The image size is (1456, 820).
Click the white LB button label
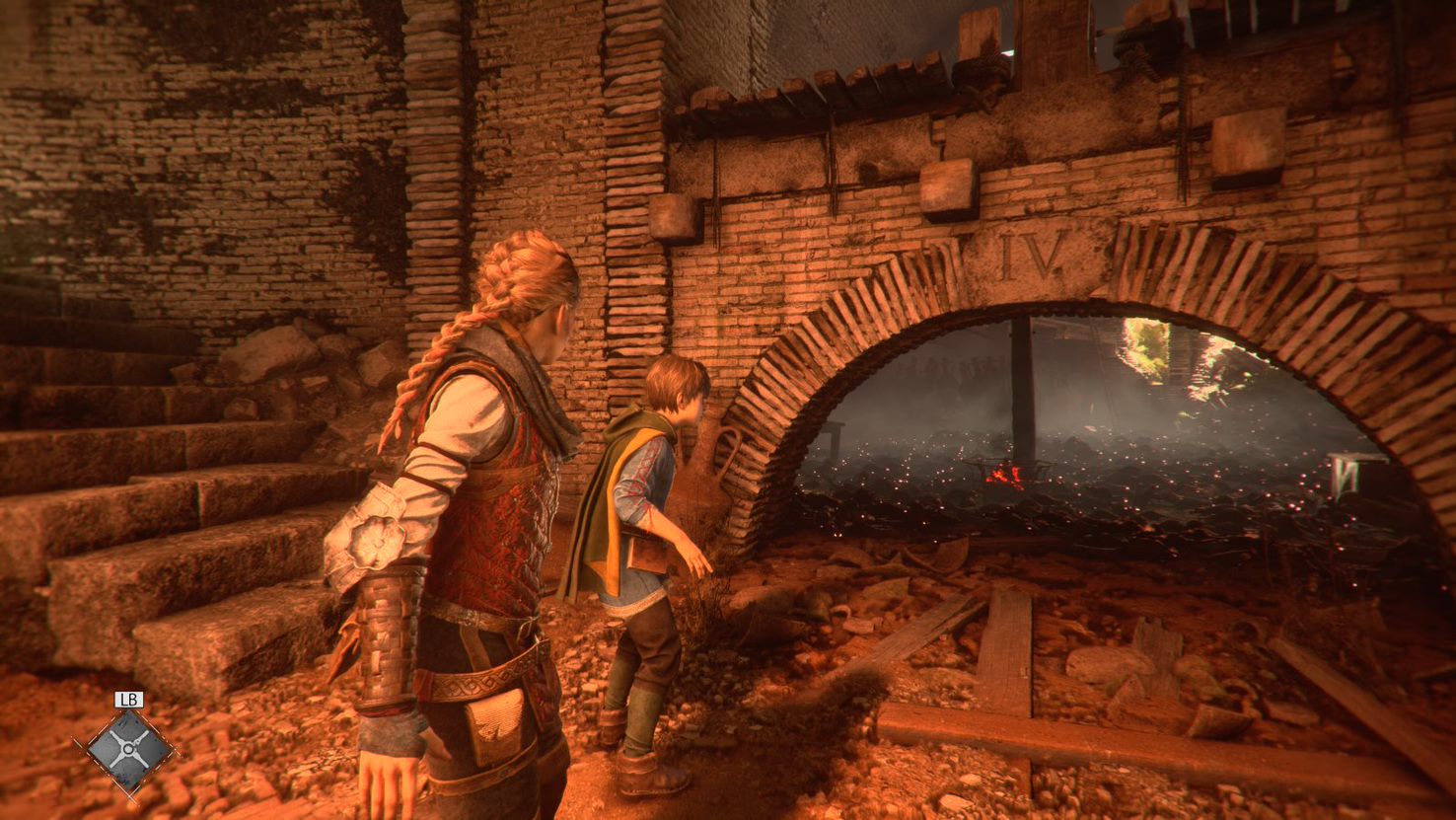point(128,698)
